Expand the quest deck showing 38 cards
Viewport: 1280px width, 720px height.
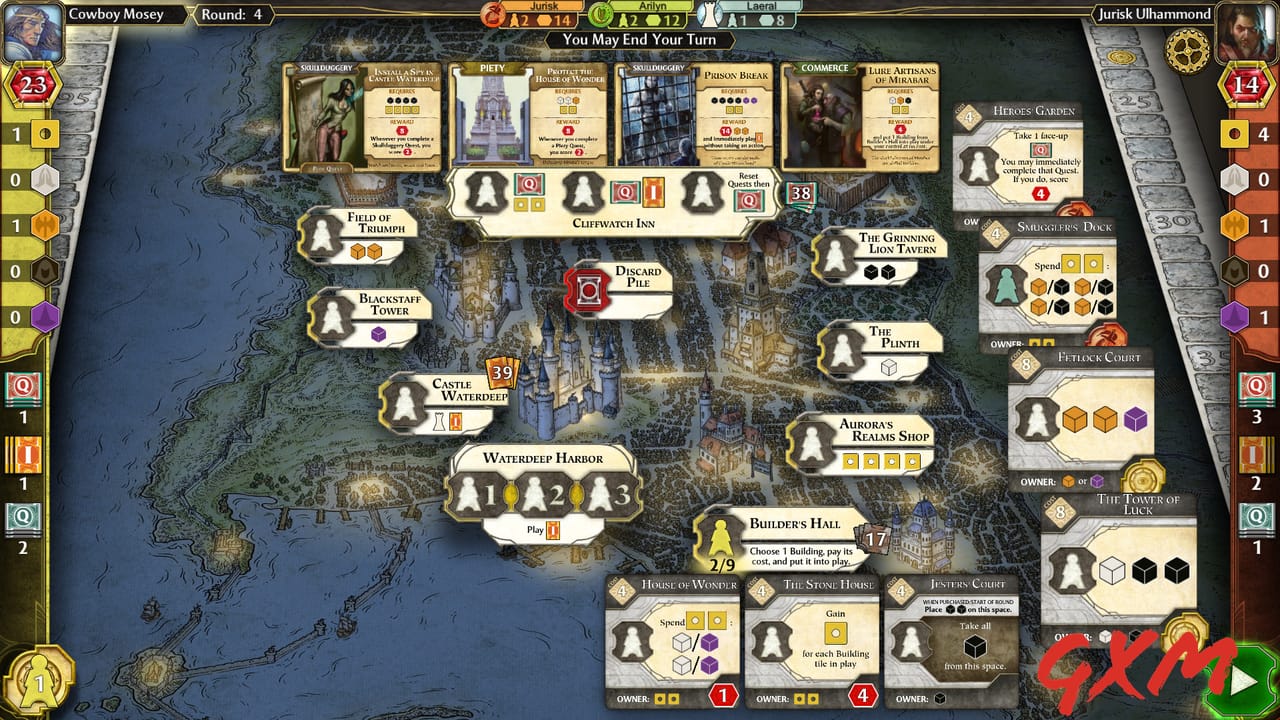(798, 192)
